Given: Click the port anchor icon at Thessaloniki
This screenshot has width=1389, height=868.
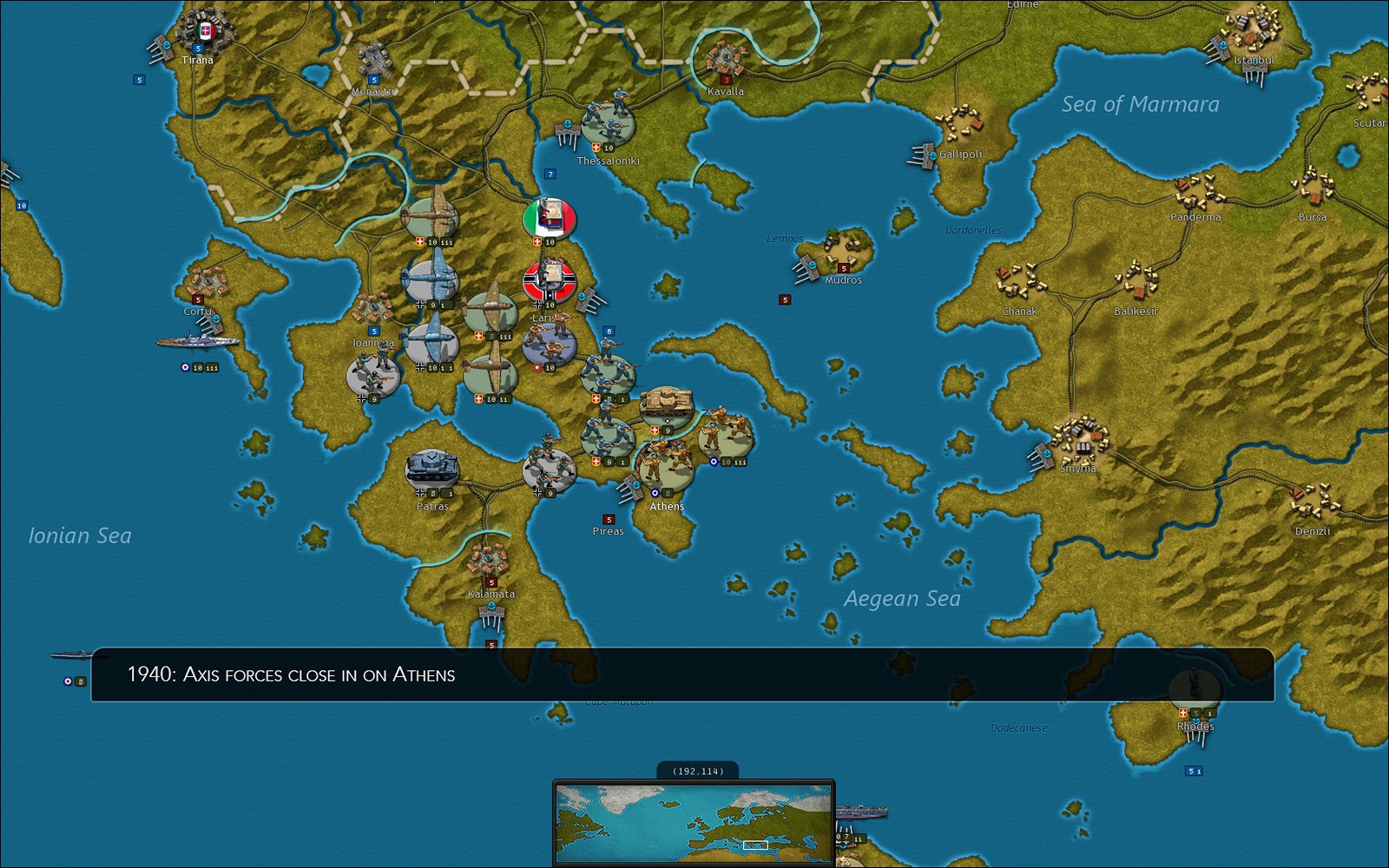Looking at the screenshot, I should [x=568, y=123].
